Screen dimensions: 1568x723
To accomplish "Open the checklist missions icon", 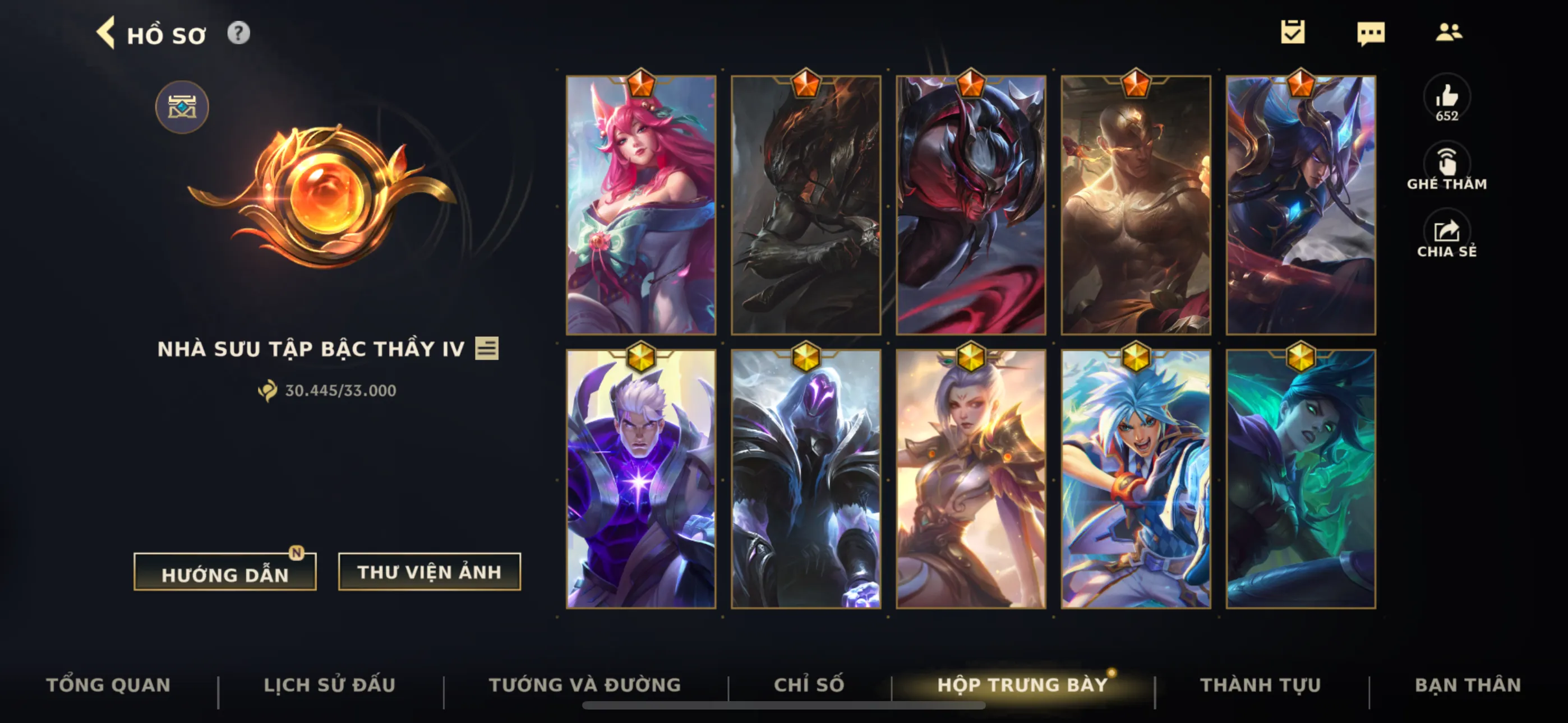I will pyautogui.click(x=1292, y=33).
